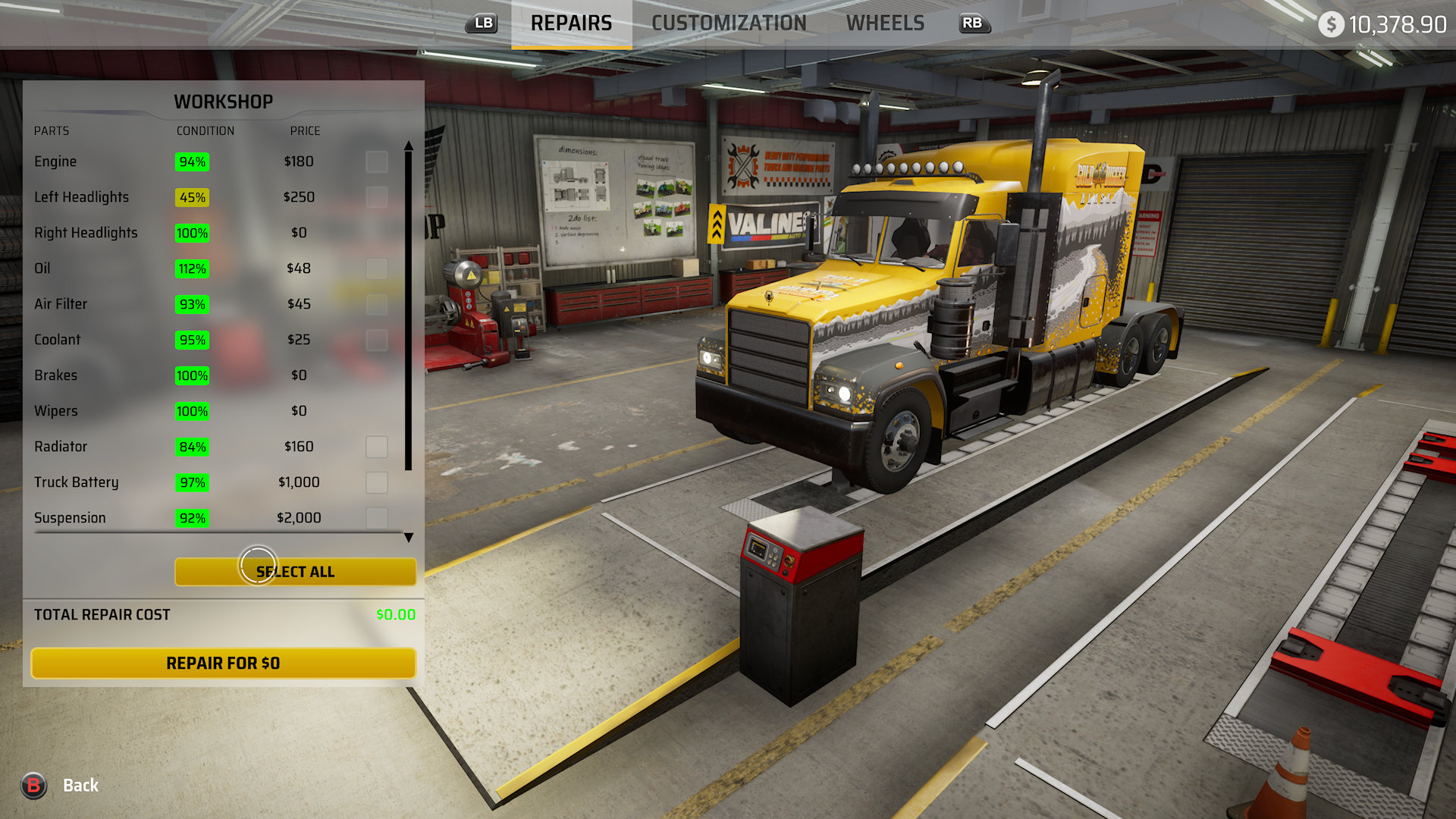Open the Wheels tab
Image resolution: width=1456 pixels, height=819 pixels.
click(885, 24)
